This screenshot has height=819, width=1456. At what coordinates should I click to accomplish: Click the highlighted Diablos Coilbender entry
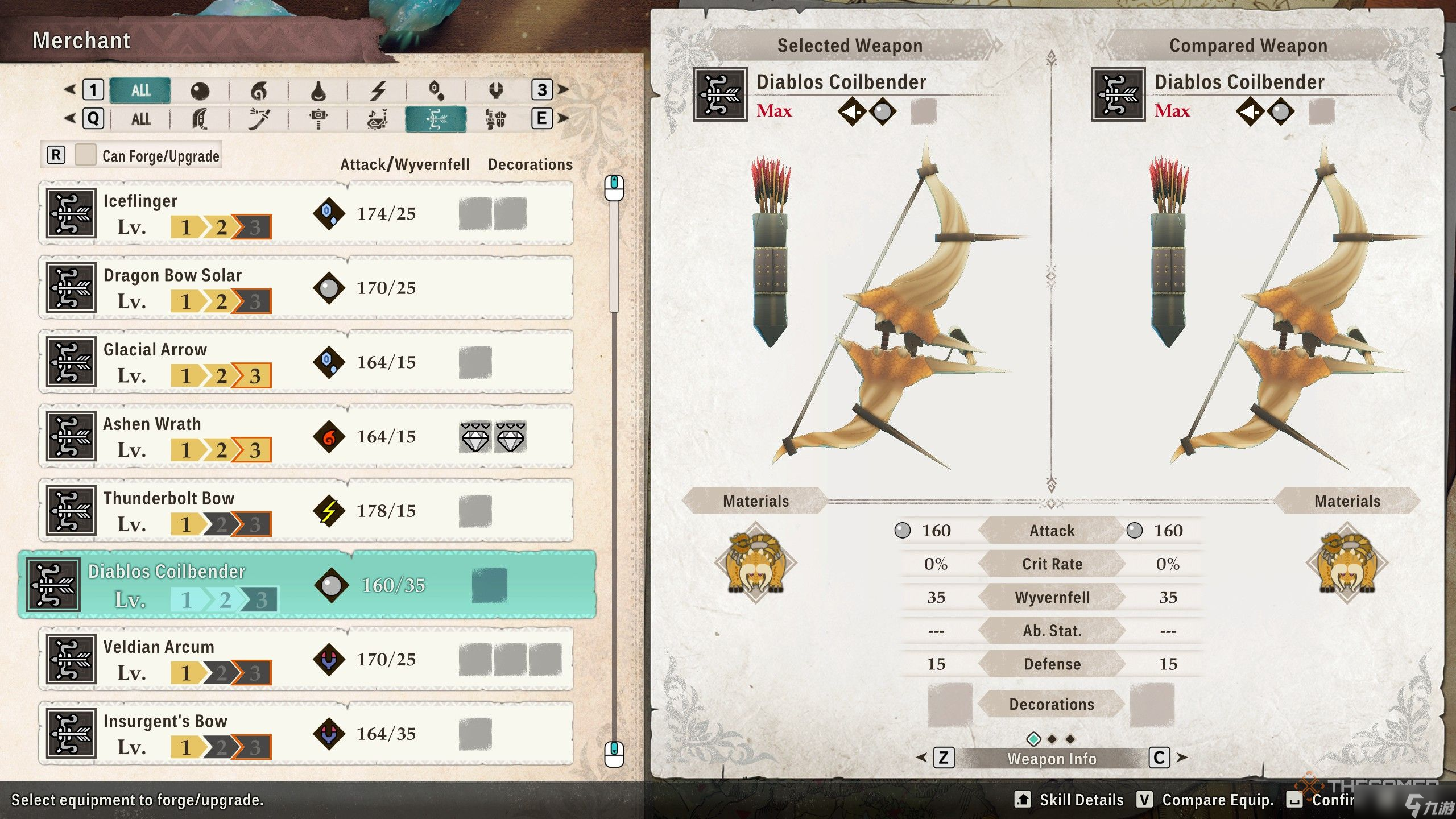click(307, 585)
